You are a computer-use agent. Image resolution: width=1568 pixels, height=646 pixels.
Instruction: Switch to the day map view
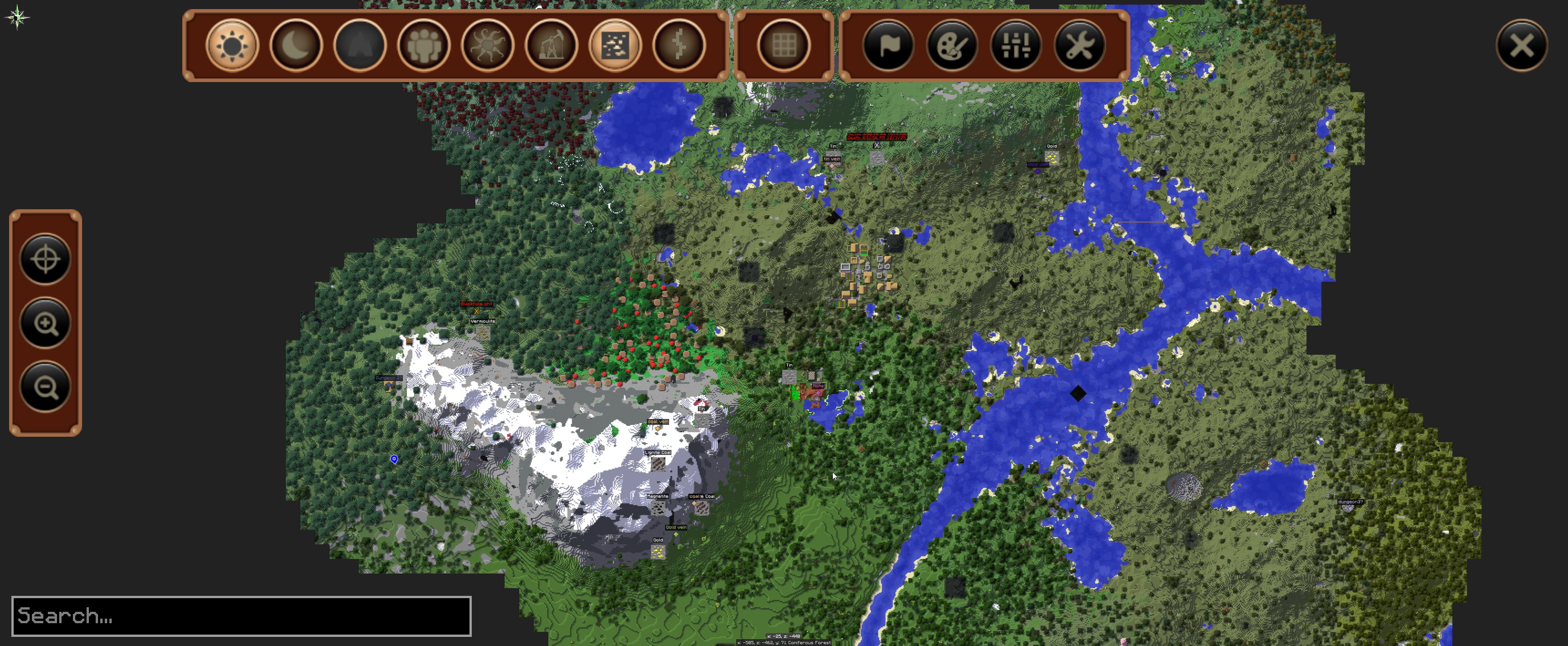pyautogui.click(x=232, y=45)
